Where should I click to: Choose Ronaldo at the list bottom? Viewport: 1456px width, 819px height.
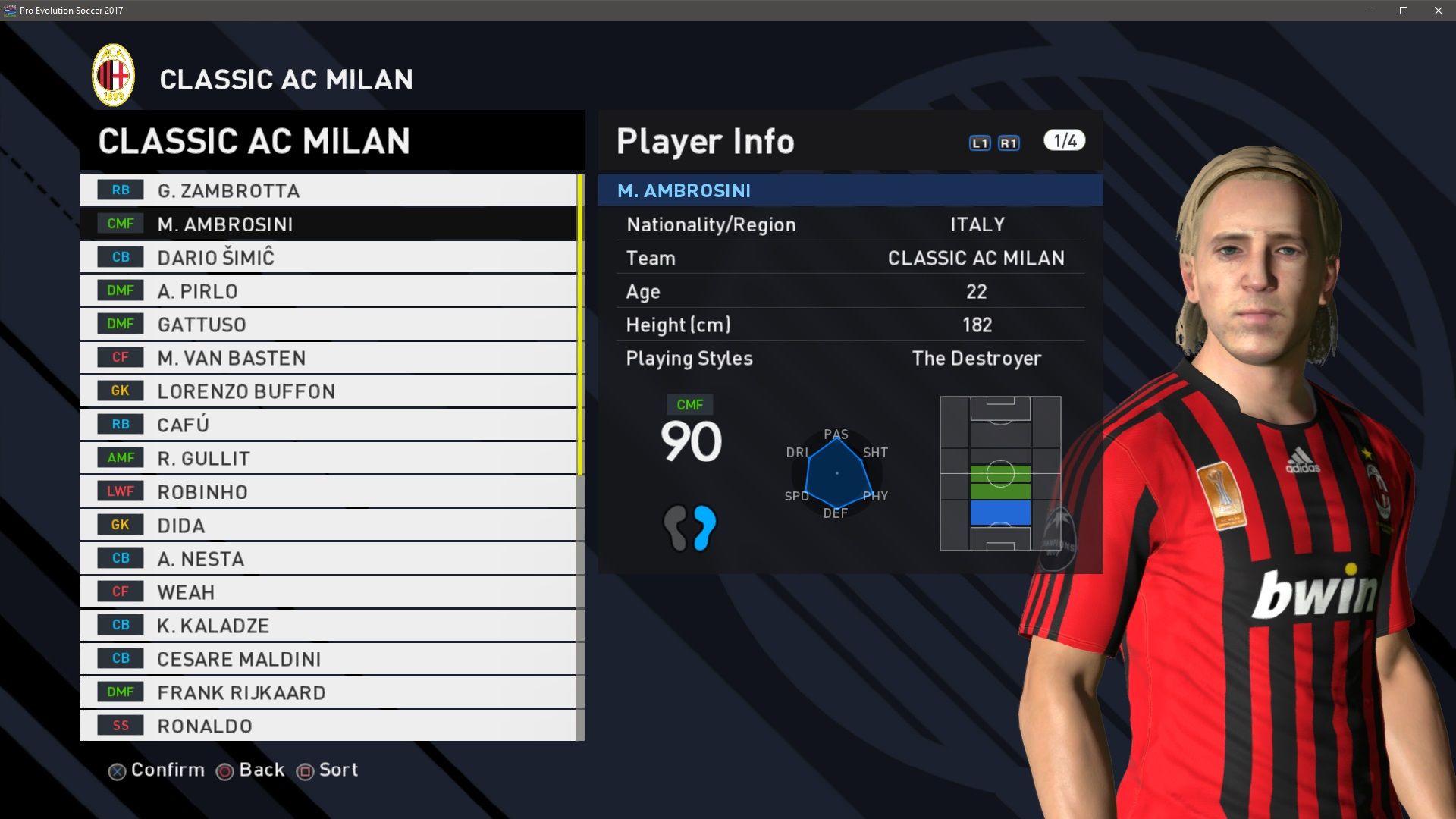click(x=327, y=725)
